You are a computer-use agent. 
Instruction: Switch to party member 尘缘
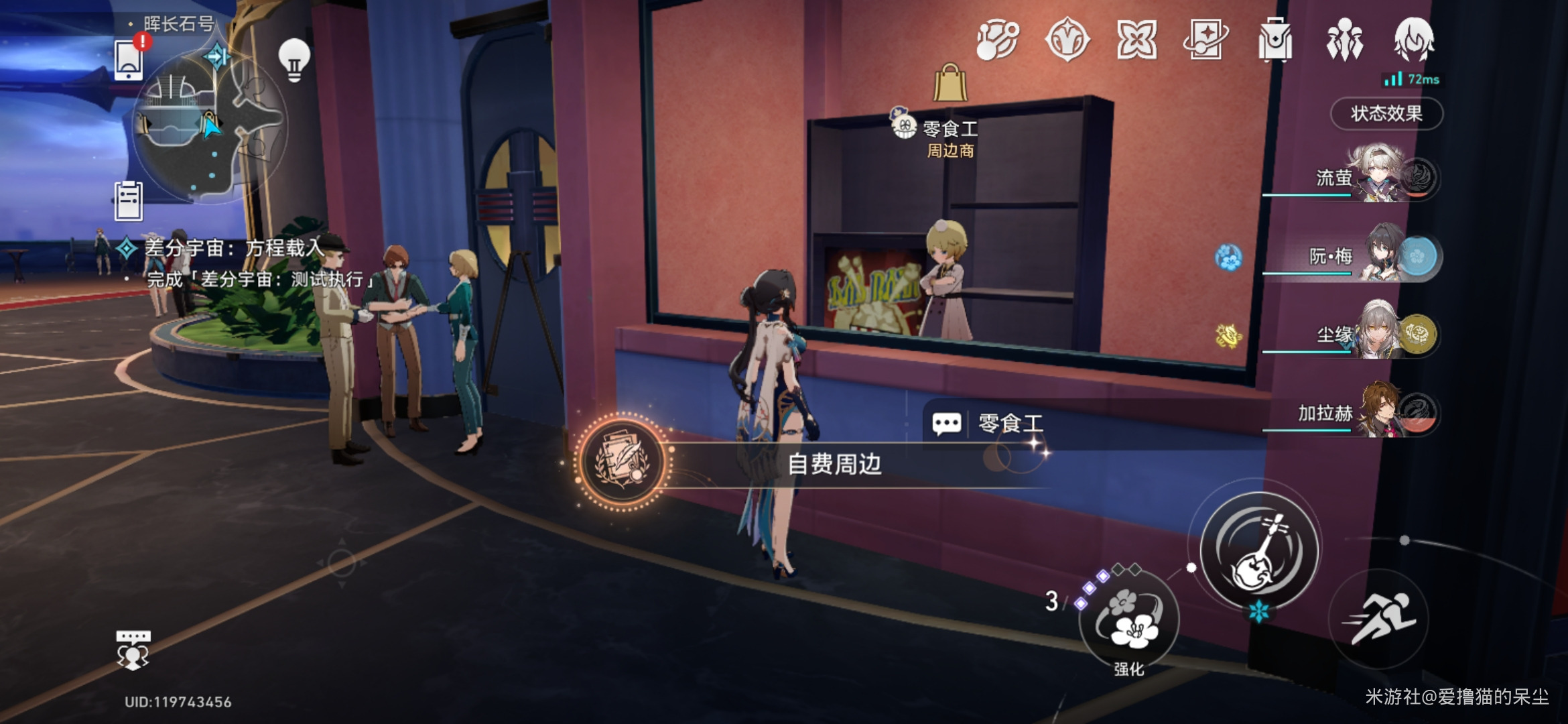(1380, 333)
